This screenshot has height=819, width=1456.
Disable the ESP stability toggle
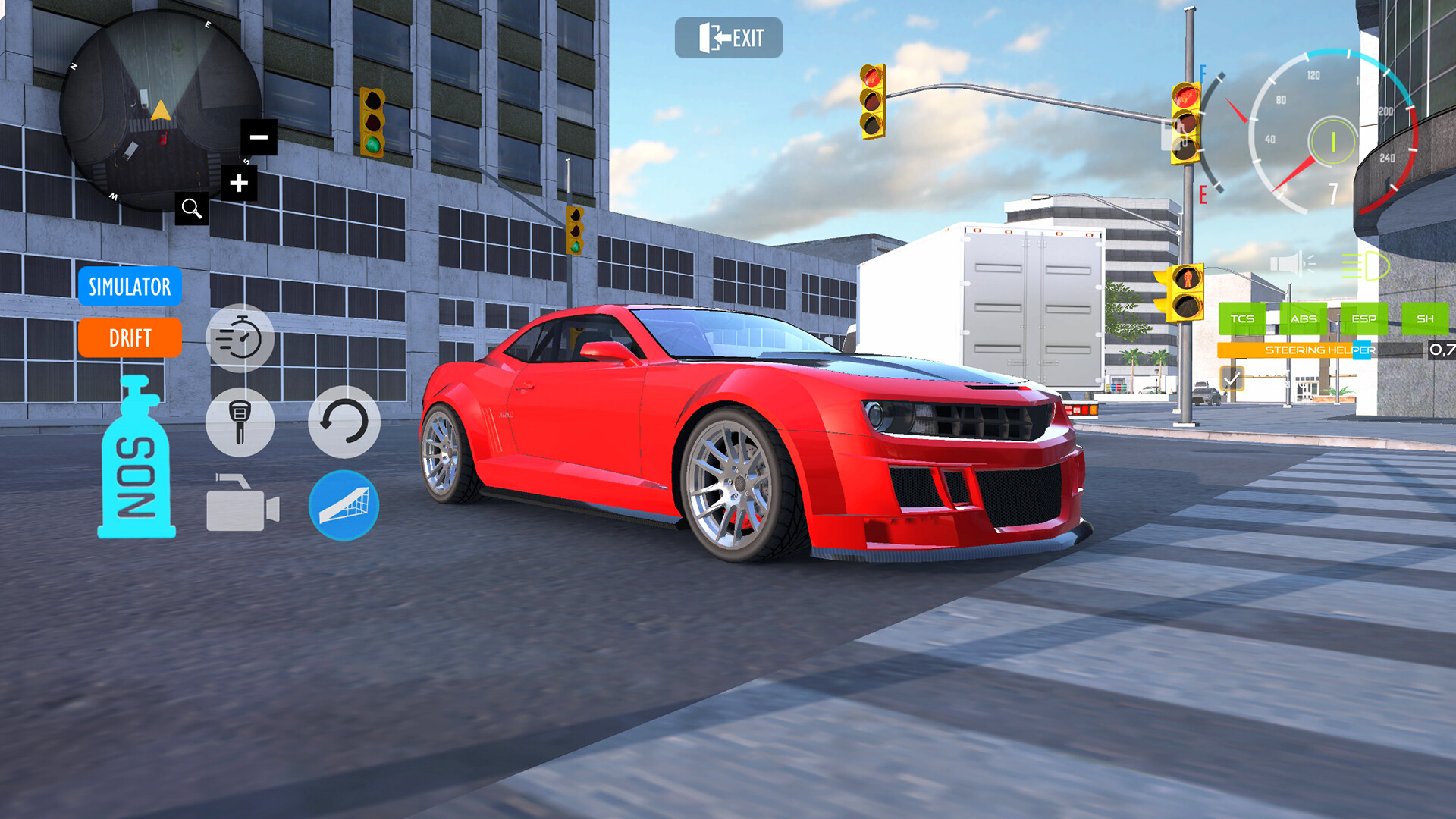pos(1364,318)
